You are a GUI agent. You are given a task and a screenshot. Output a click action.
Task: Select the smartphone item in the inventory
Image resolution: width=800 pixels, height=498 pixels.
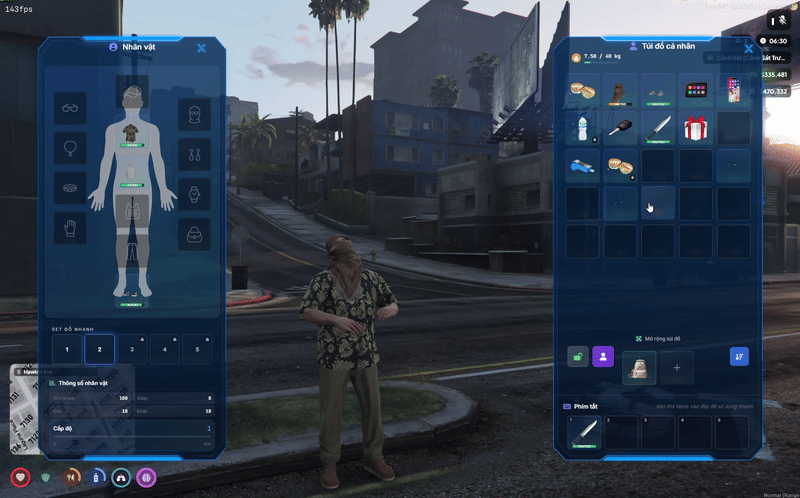[x=734, y=91]
